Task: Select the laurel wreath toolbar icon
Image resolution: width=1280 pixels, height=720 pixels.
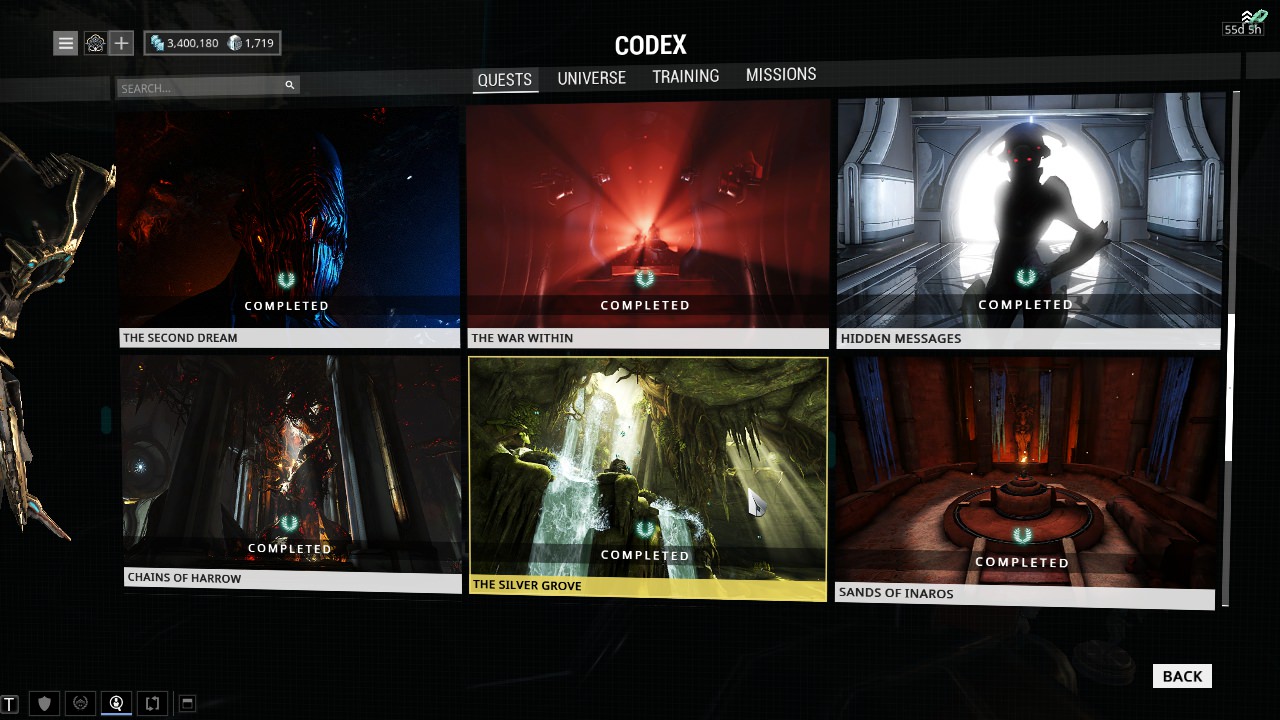Action: point(81,704)
